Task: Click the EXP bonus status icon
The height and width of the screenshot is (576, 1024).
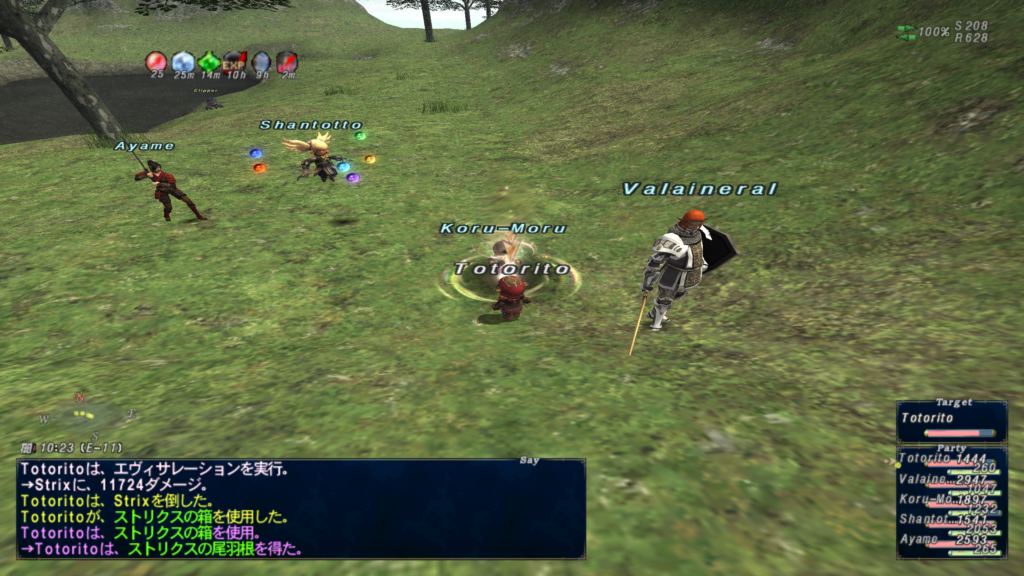Action: [235, 62]
